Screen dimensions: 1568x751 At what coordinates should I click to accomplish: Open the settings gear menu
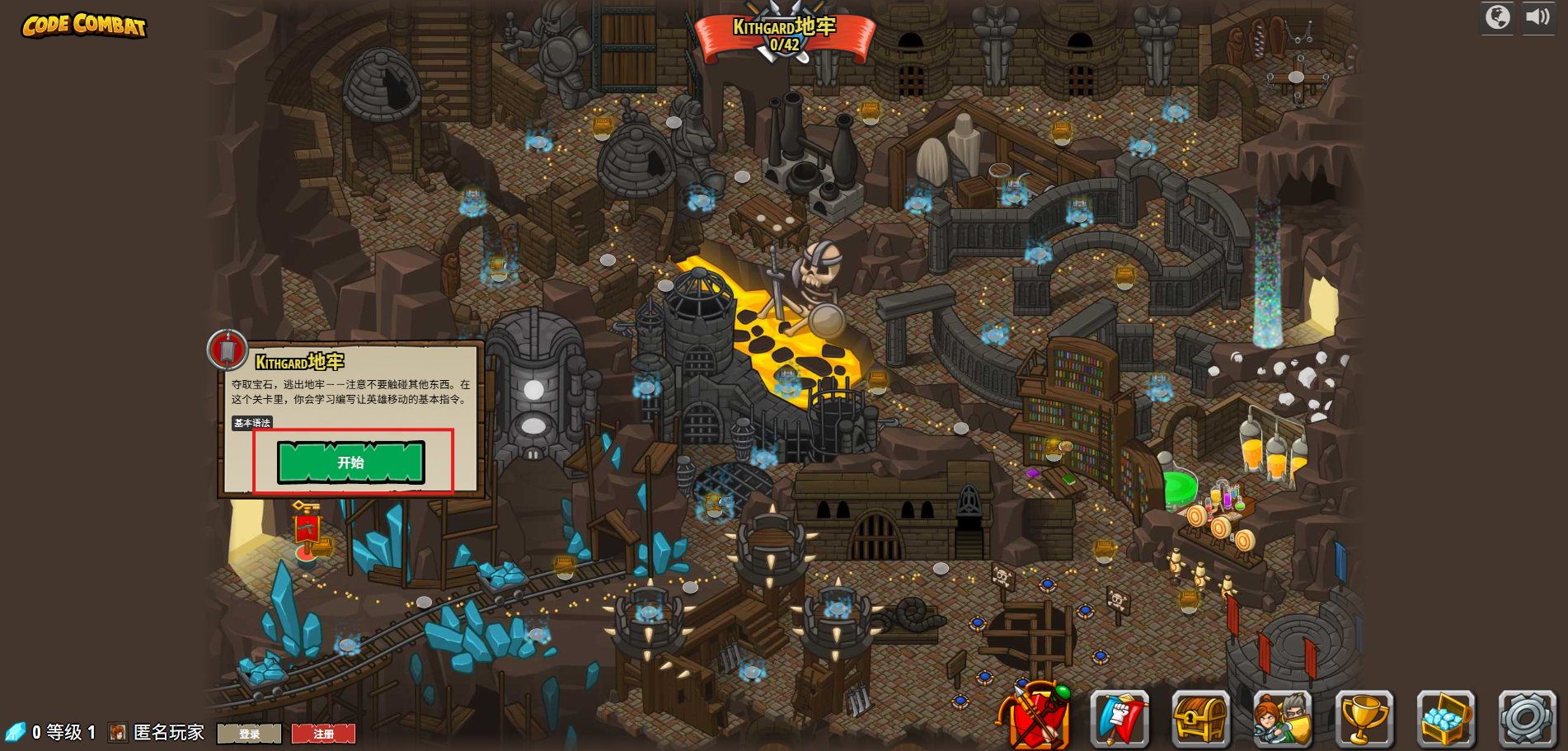coord(1526,719)
